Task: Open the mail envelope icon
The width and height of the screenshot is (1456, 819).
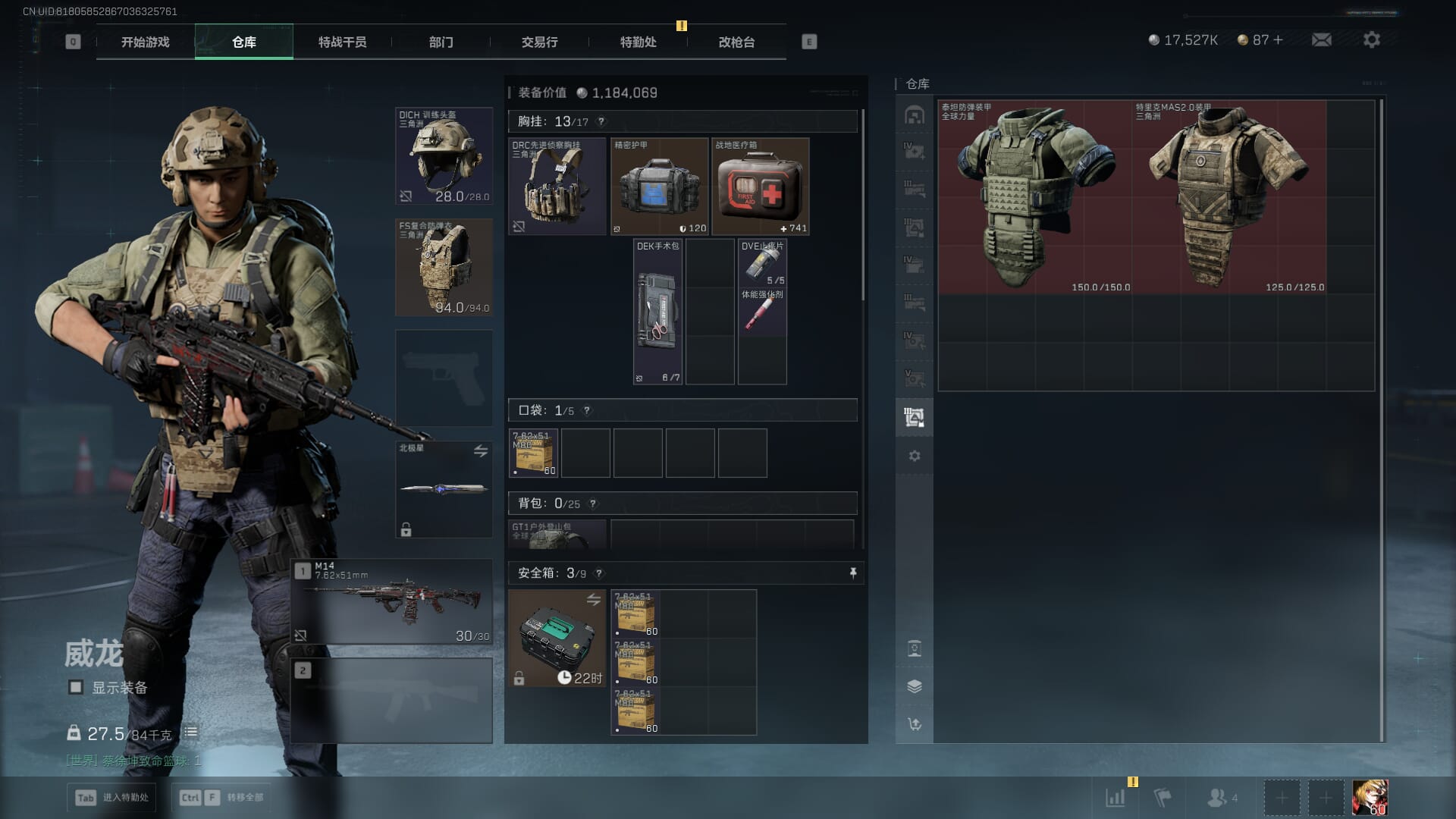Action: [x=1321, y=40]
